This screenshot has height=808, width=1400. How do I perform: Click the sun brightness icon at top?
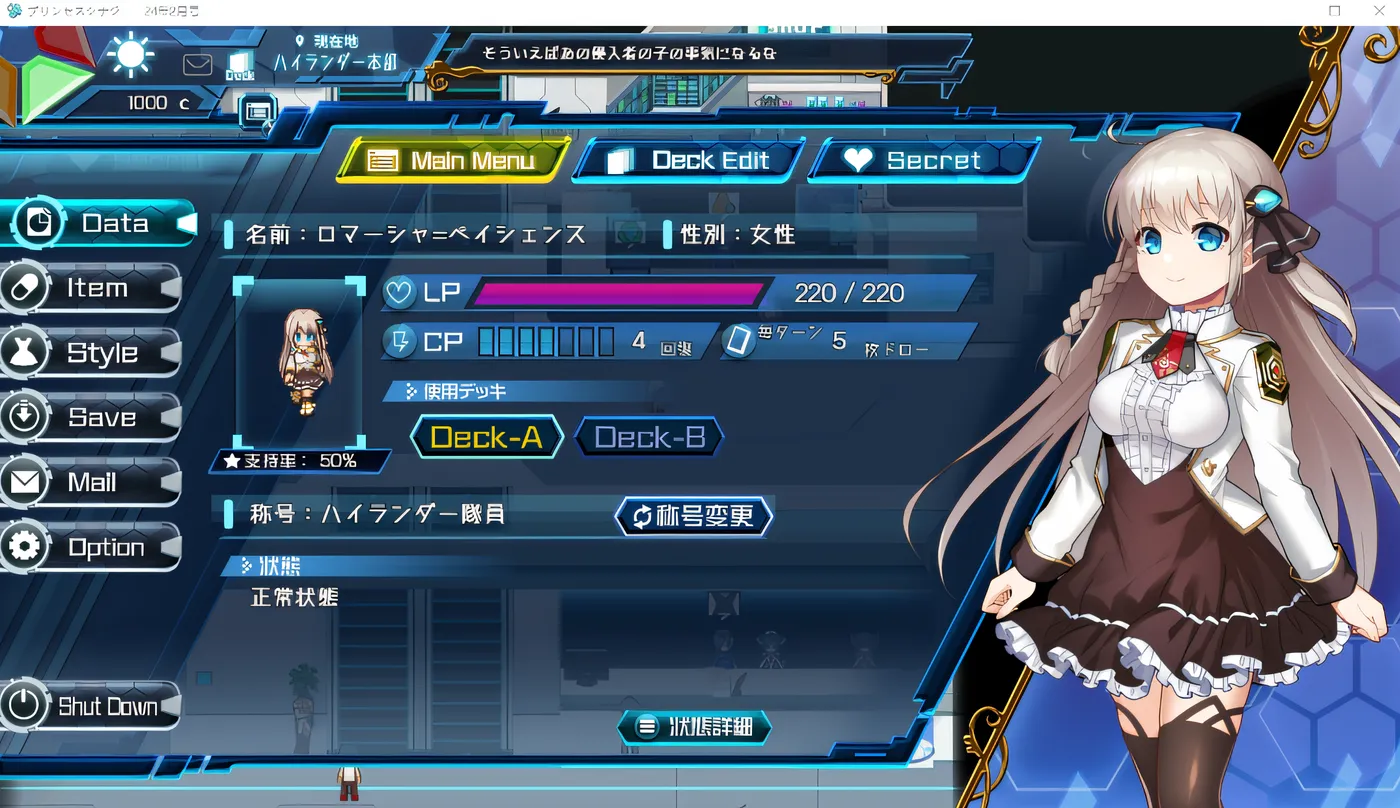[x=130, y=57]
